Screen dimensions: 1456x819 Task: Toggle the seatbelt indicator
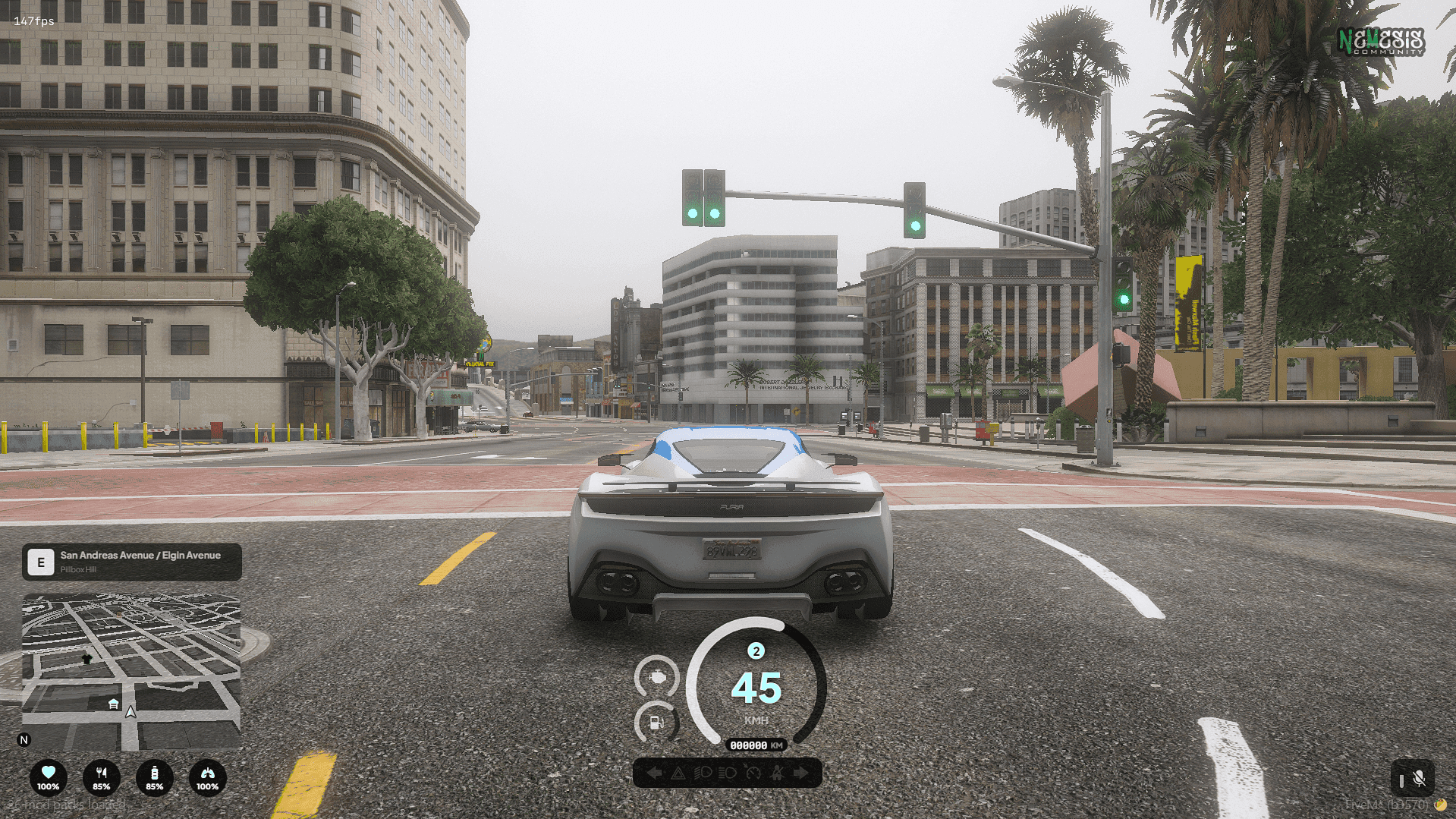(x=778, y=773)
